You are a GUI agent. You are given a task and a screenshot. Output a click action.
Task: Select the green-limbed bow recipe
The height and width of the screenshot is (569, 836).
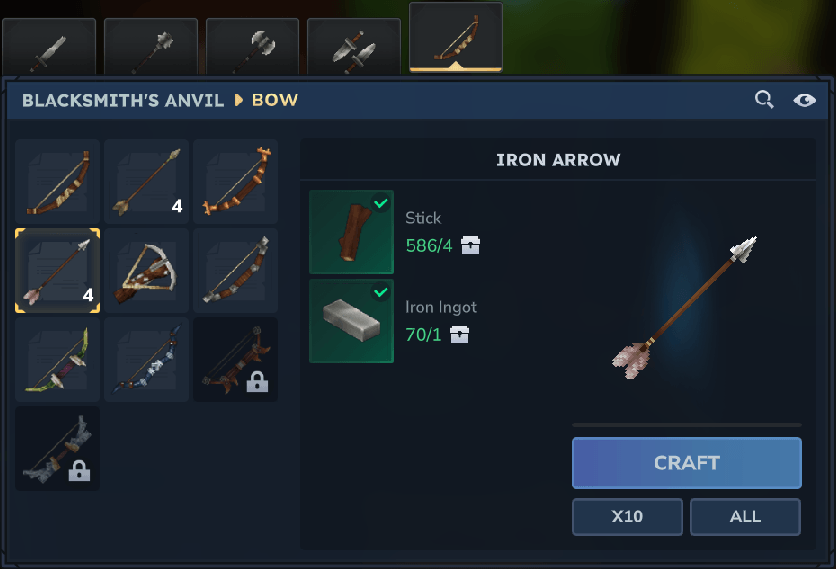(x=58, y=360)
